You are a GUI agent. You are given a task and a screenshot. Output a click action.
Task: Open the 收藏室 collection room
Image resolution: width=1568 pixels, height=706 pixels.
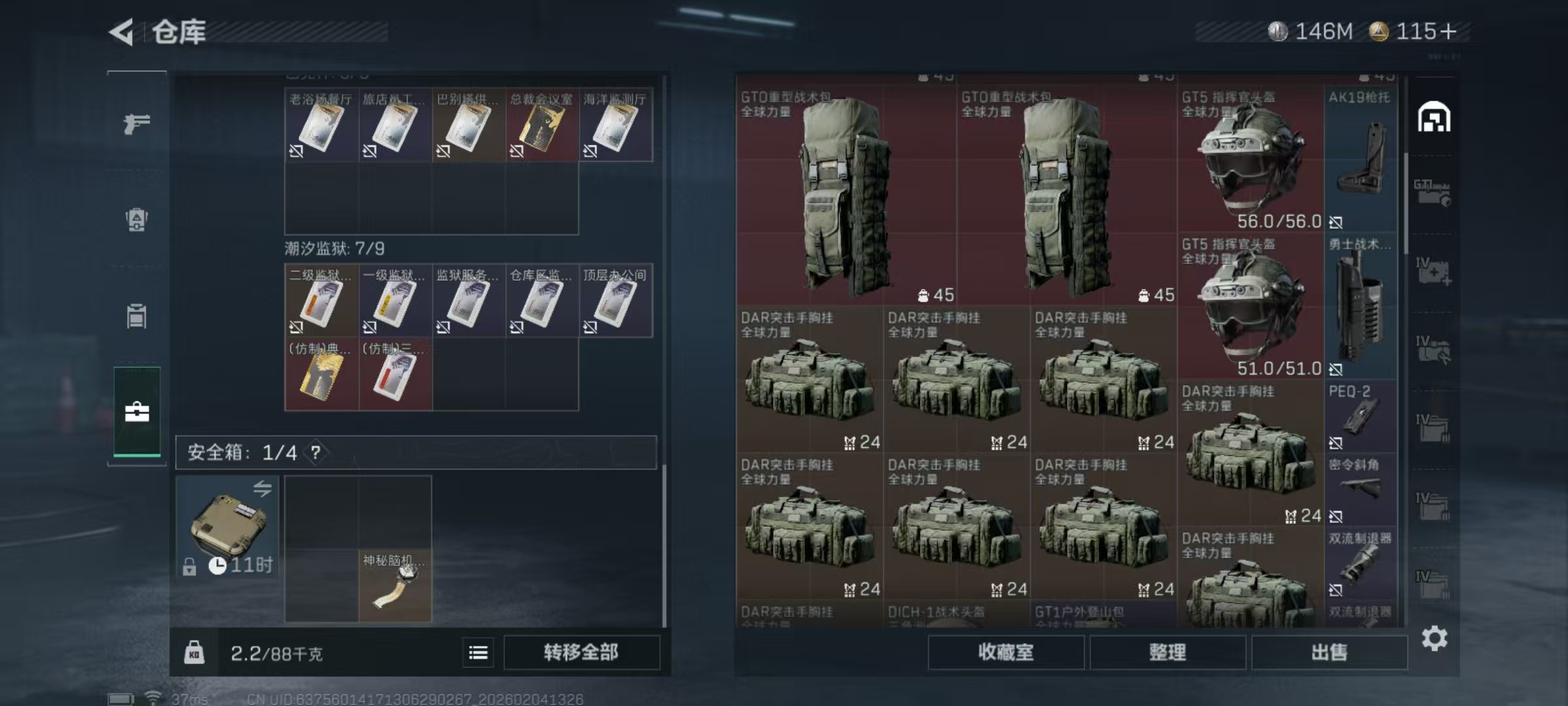[1005, 652]
